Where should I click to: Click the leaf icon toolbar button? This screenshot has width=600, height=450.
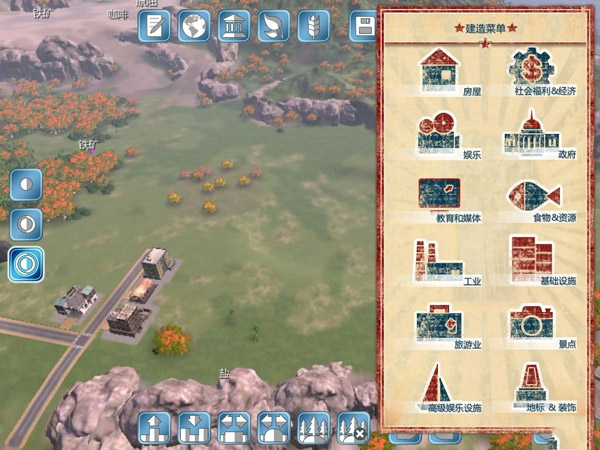pos(272,26)
